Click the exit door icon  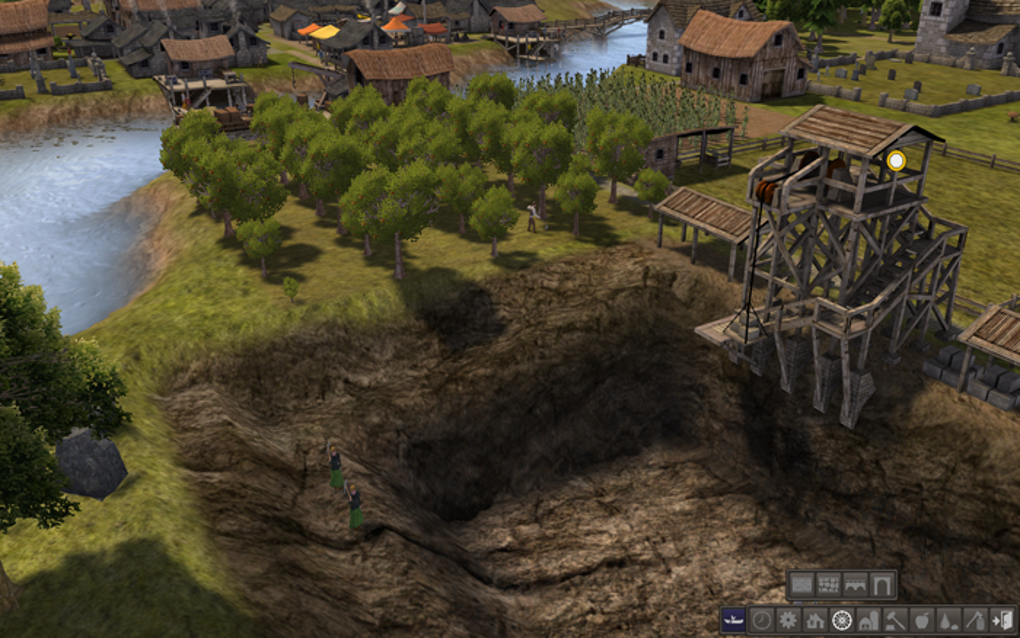coord(1001,620)
